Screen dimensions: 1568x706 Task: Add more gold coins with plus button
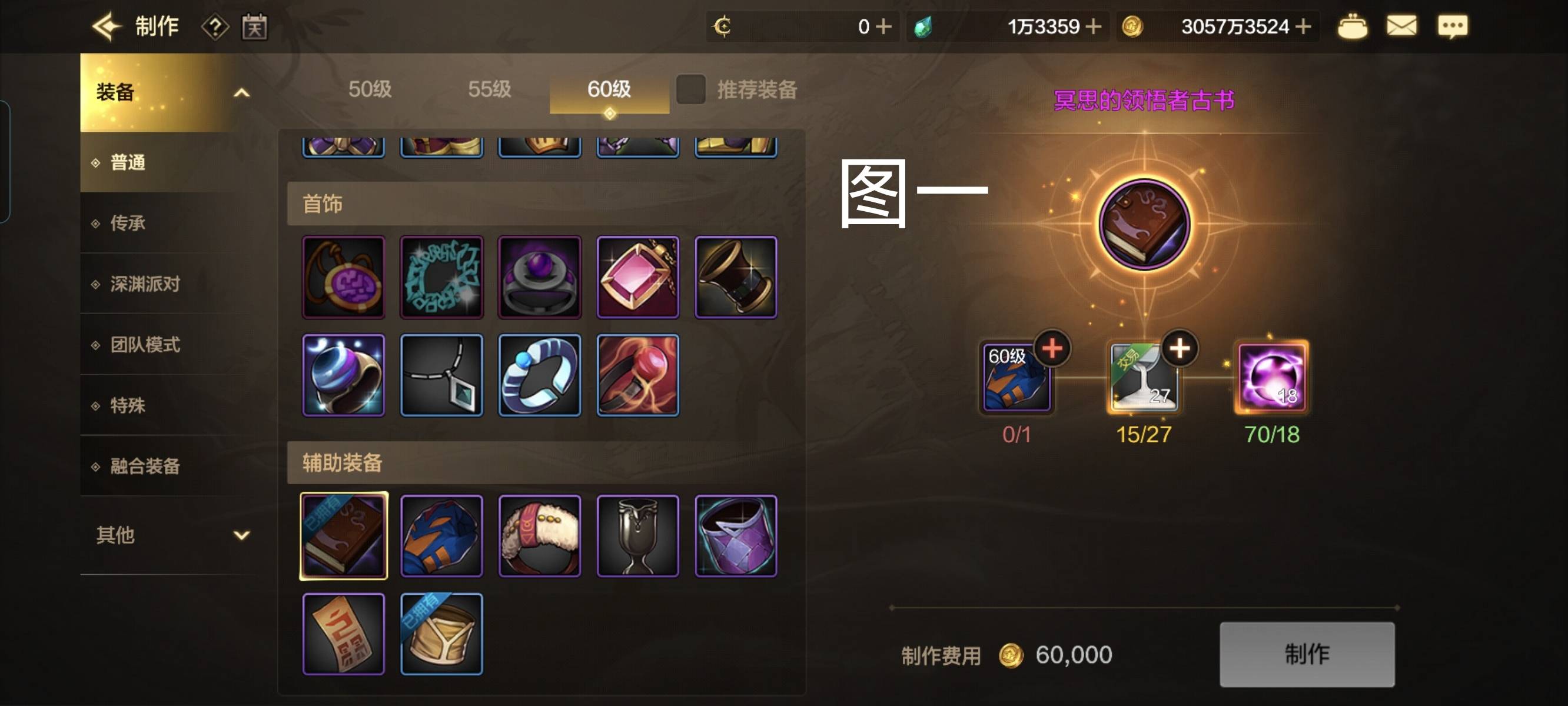point(1303,27)
